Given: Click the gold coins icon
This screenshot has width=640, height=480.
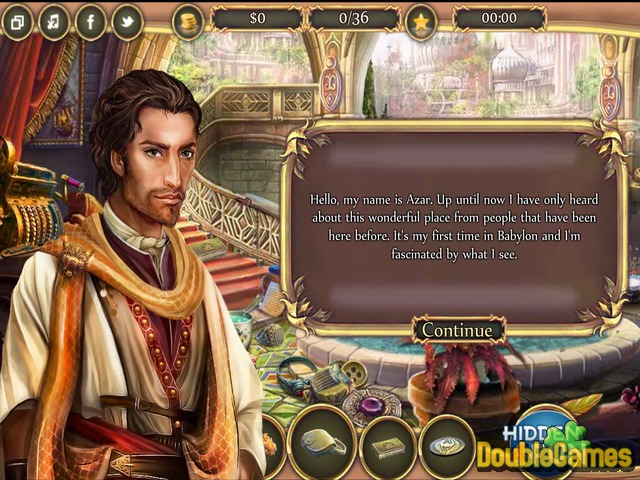Looking at the screenshot, I should (187, 20).
